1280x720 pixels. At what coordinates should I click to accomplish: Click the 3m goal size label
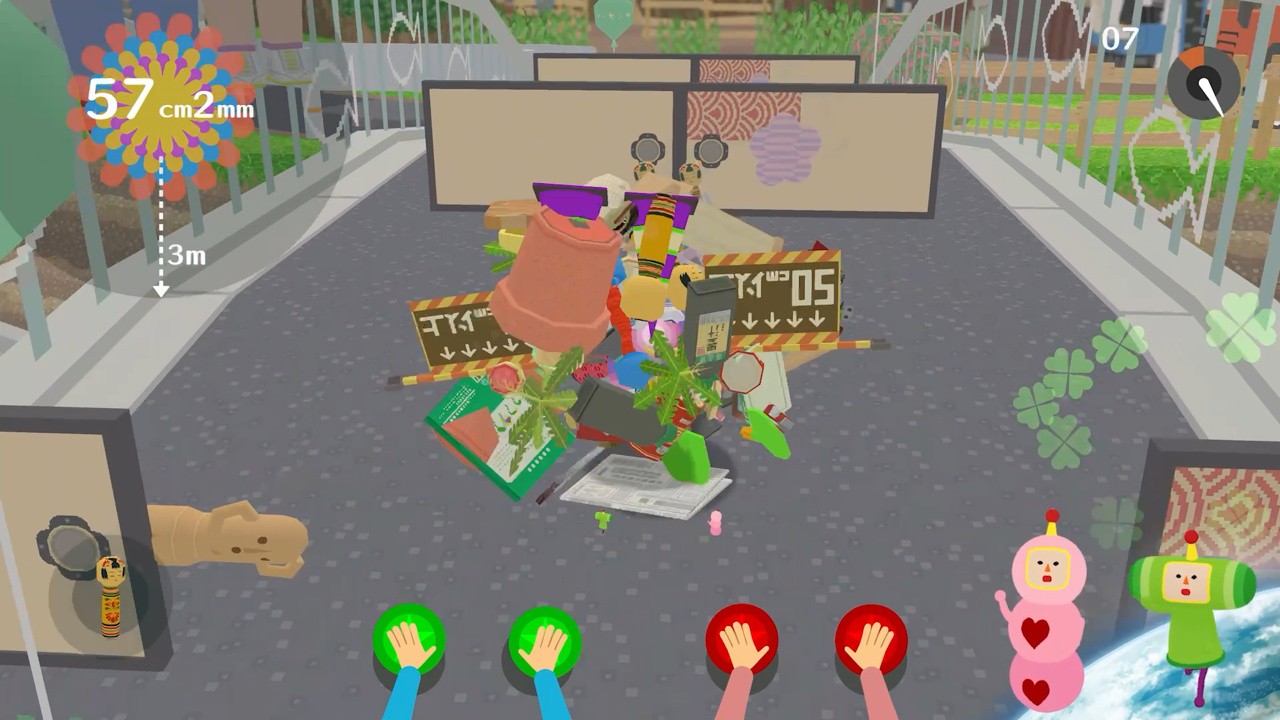[x=185, y=257]
